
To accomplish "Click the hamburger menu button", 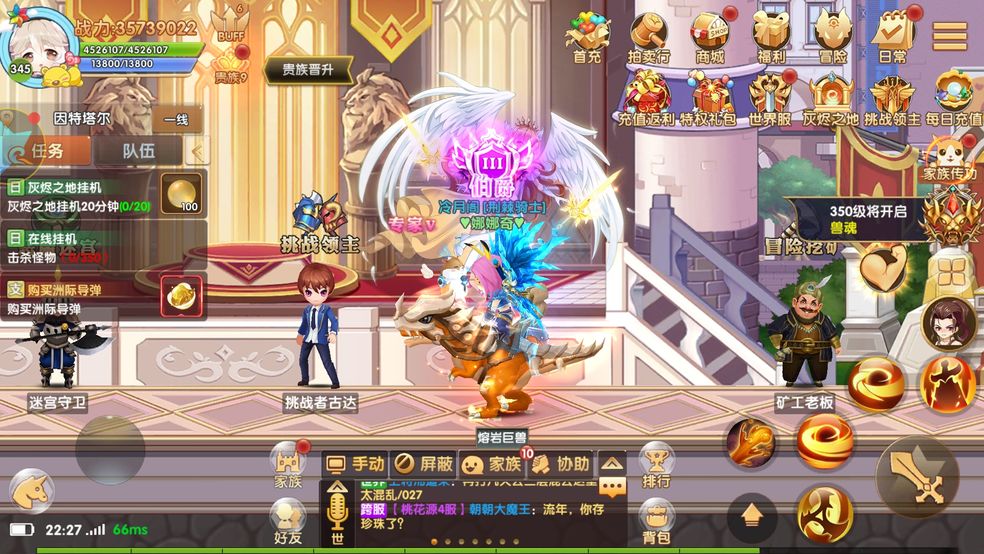I will [x=949, y=35].
